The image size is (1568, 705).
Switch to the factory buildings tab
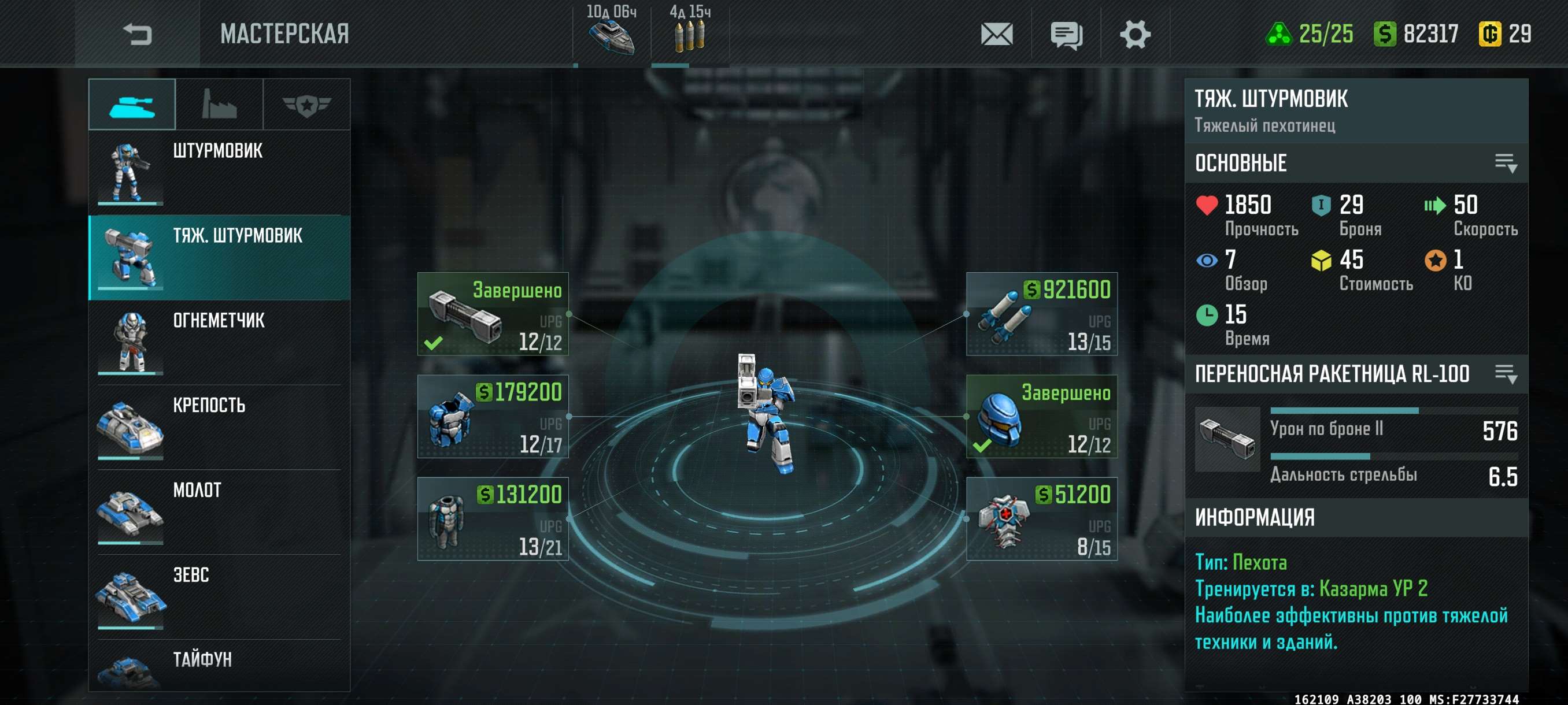click(219, 105)
